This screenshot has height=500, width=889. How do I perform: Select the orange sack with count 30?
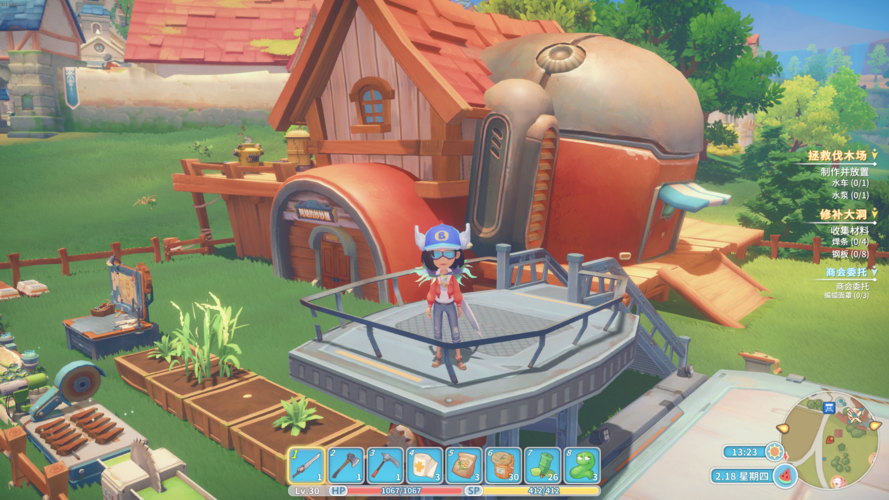pos(502,465)
